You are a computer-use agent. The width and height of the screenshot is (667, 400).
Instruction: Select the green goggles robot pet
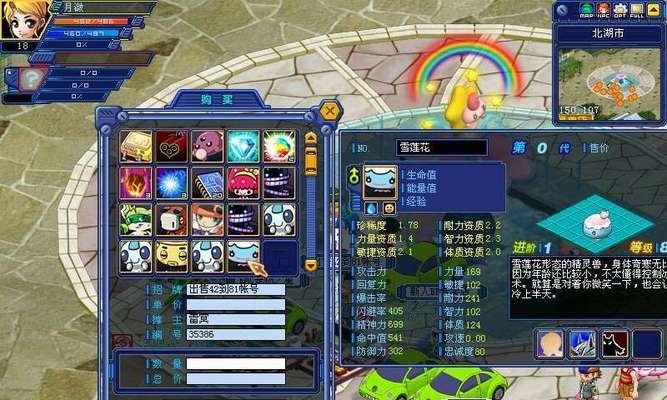[x=136, y=219]
